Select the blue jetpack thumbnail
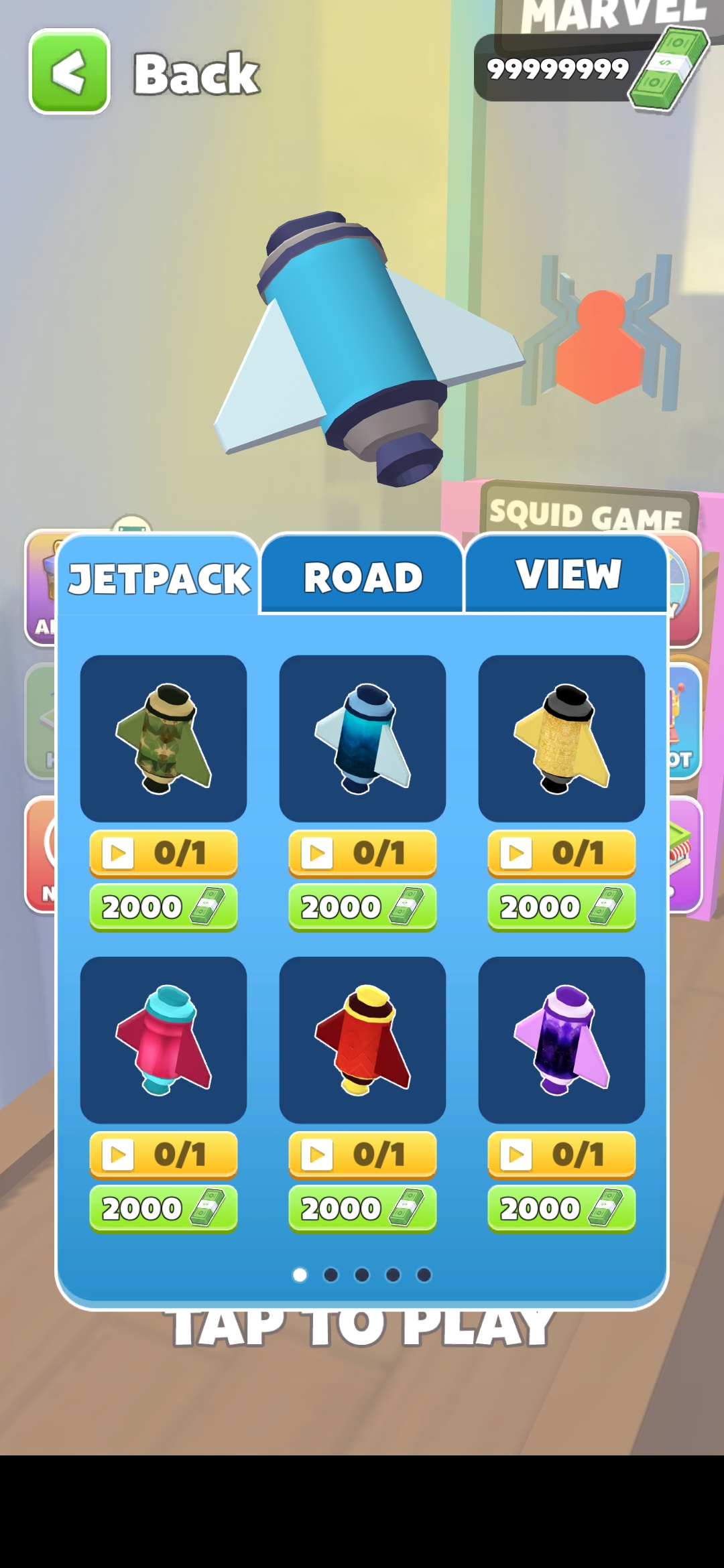724x1568 pixels. [x=363, y=738]
